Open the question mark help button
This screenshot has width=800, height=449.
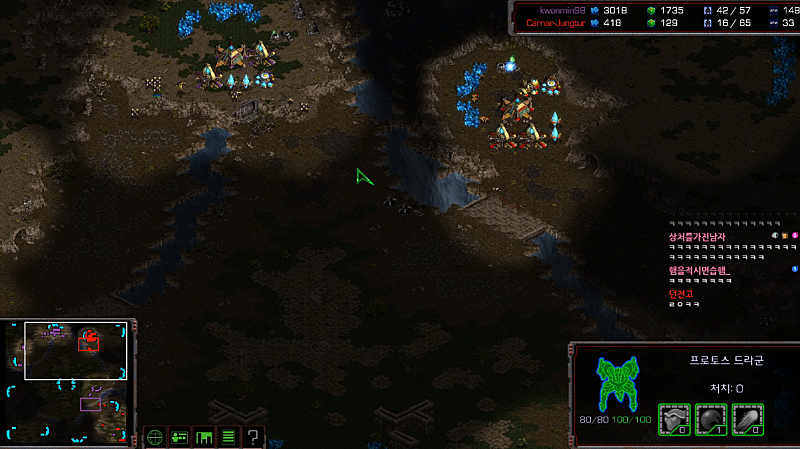(x=253, y=436)
